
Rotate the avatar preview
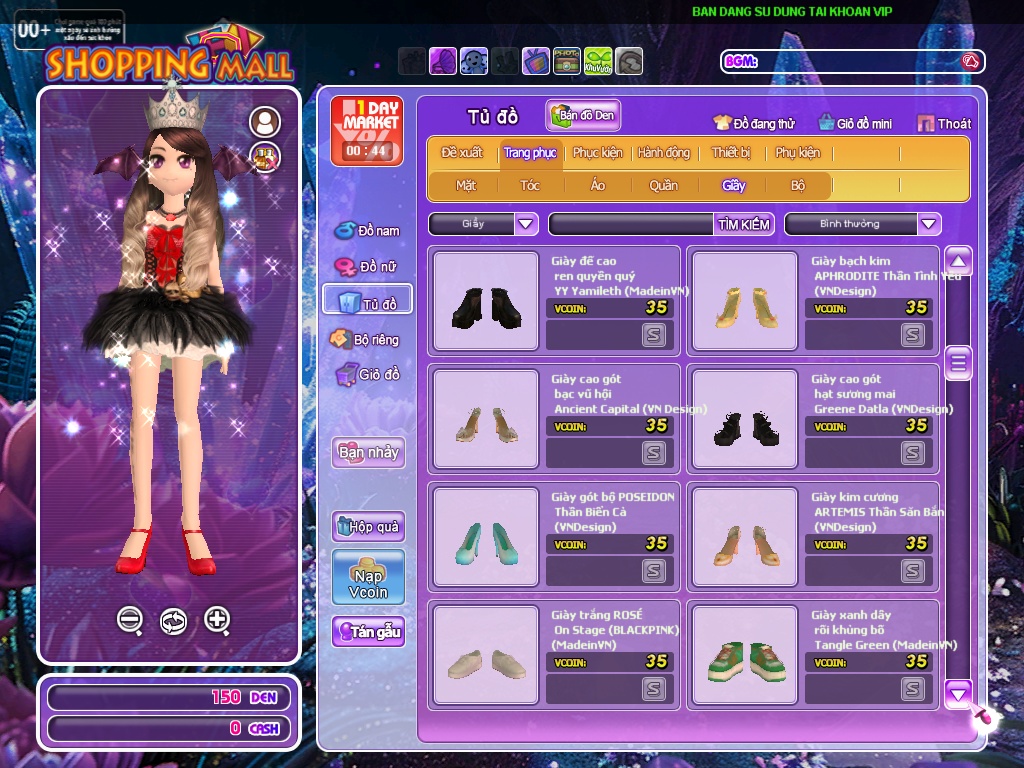(173, 621)
